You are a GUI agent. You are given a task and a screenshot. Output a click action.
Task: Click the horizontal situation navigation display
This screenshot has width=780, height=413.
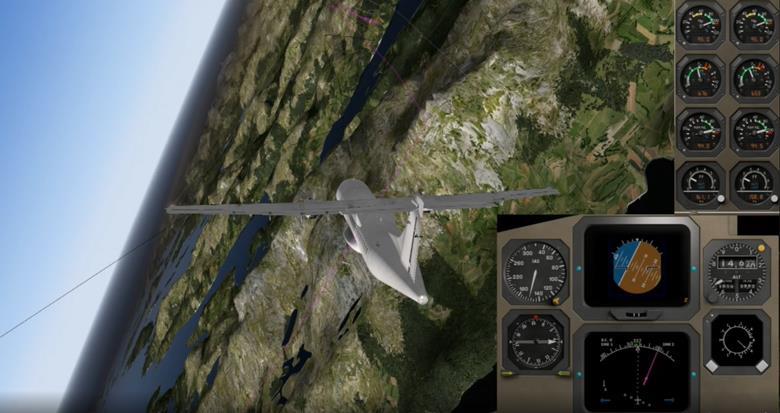coord(635,372)
